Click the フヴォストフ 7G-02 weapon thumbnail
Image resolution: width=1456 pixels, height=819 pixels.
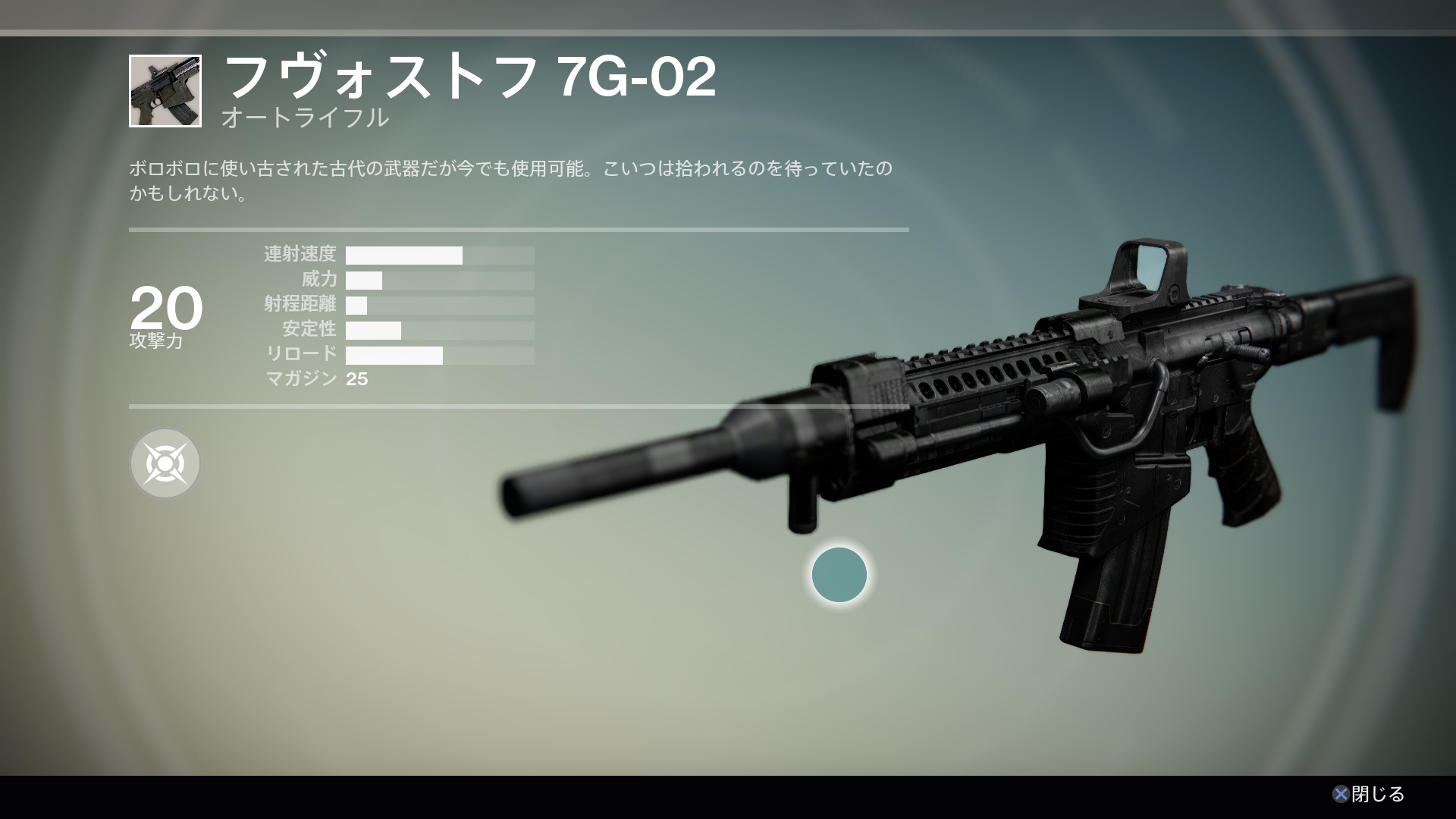pos(165,91)
